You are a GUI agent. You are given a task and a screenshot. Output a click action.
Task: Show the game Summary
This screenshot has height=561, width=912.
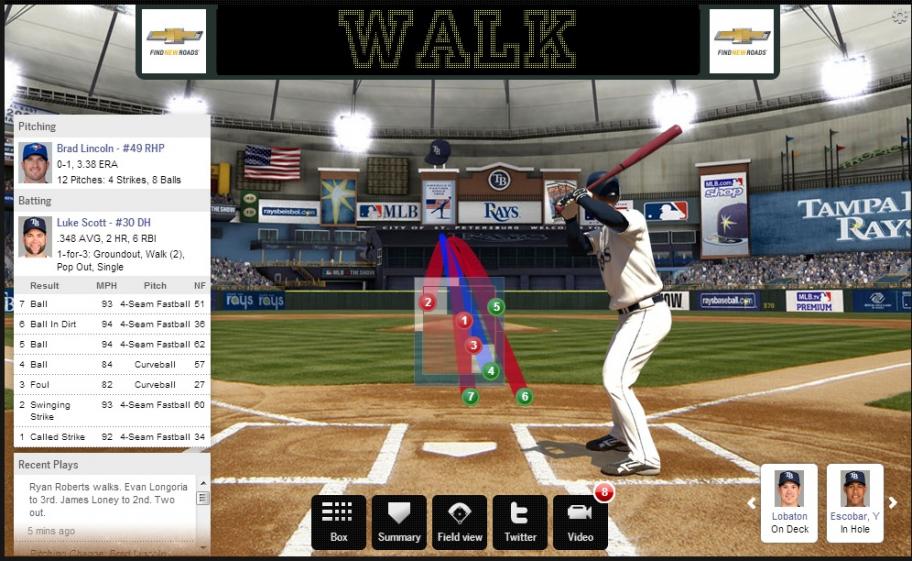coord(399,521)
